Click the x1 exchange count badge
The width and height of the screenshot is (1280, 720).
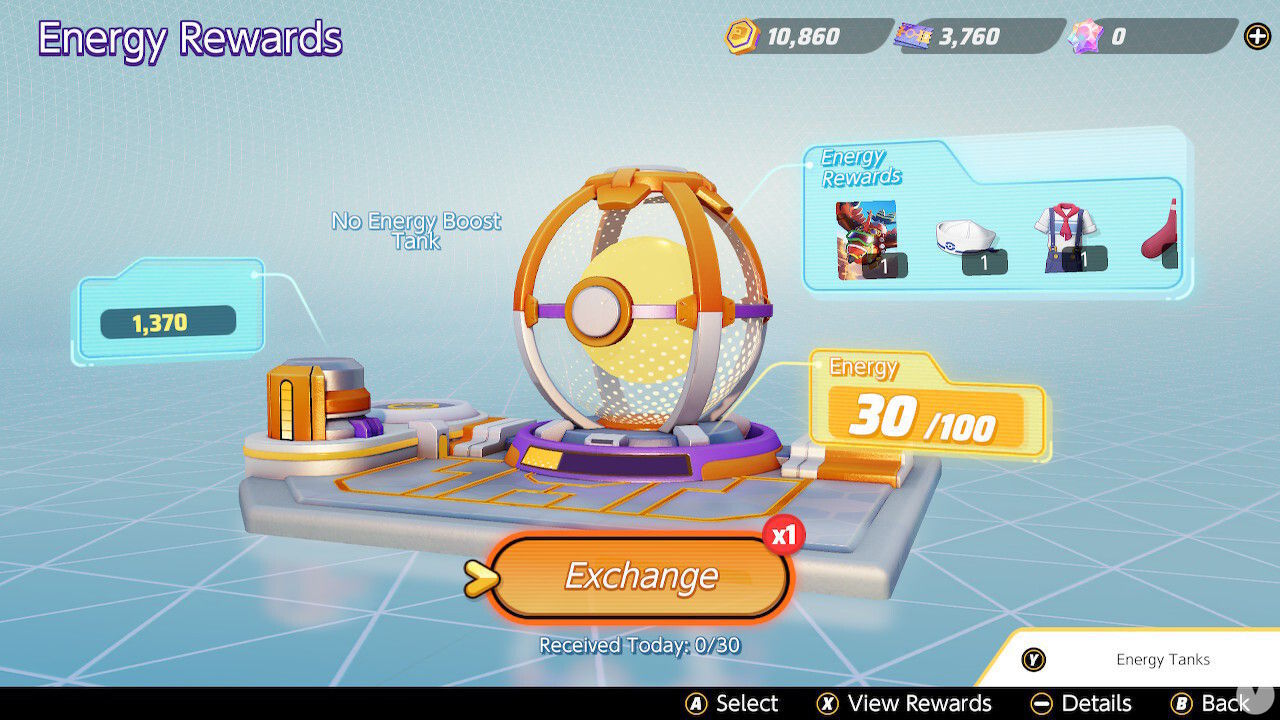pos(783,535)
